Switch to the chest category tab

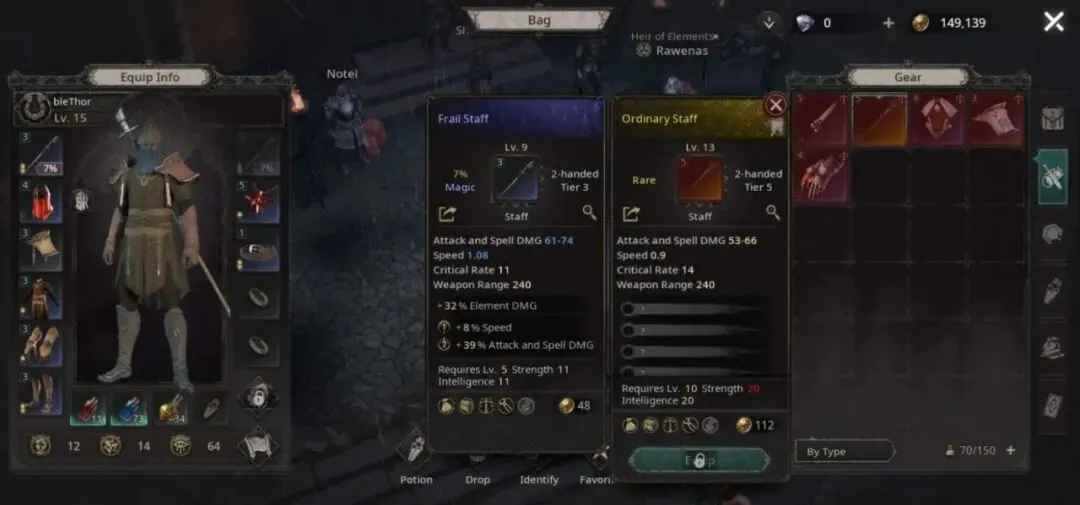coord(1053,119)
